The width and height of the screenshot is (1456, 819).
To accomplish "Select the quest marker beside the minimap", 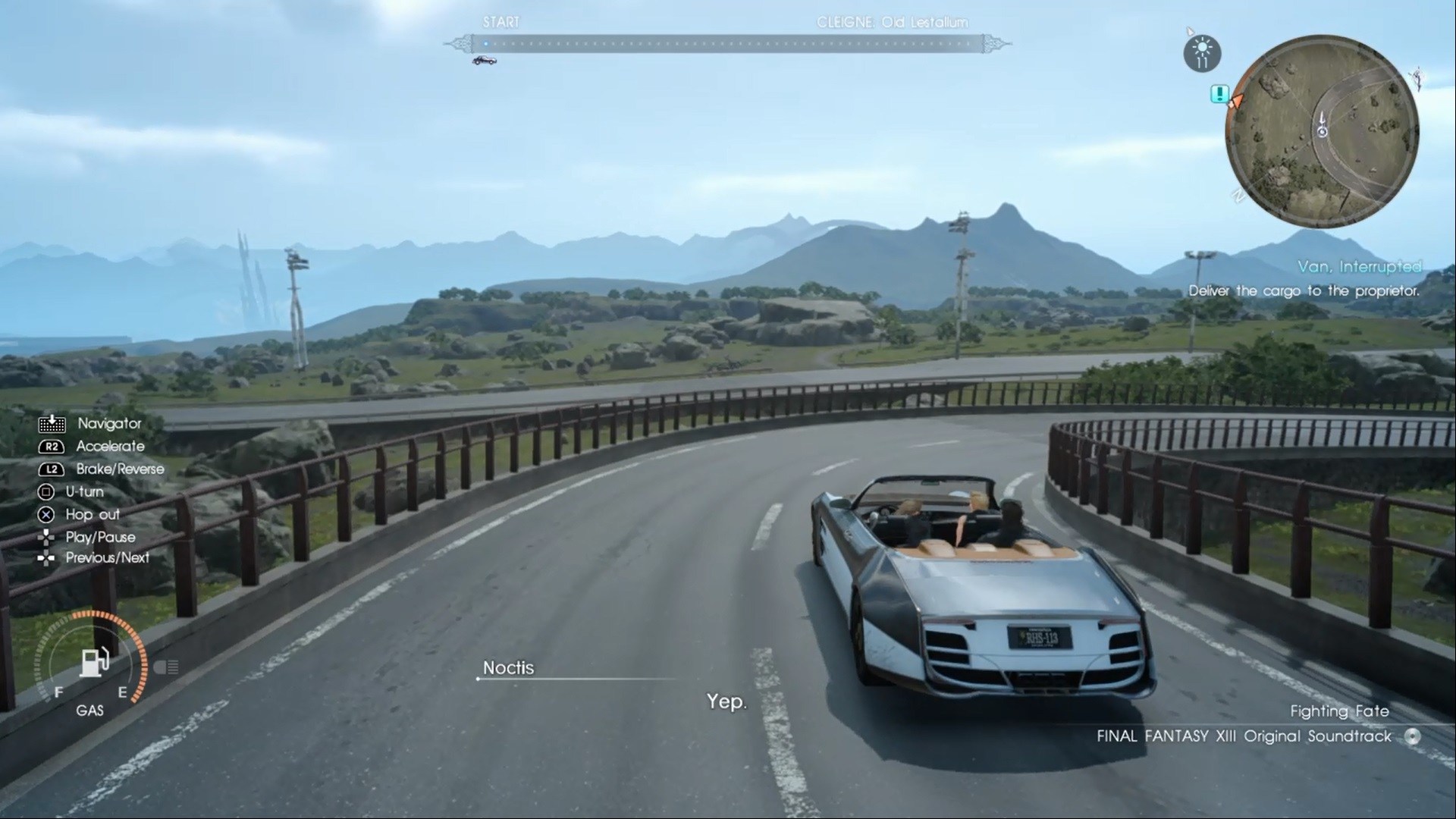I will point(1219,94).
